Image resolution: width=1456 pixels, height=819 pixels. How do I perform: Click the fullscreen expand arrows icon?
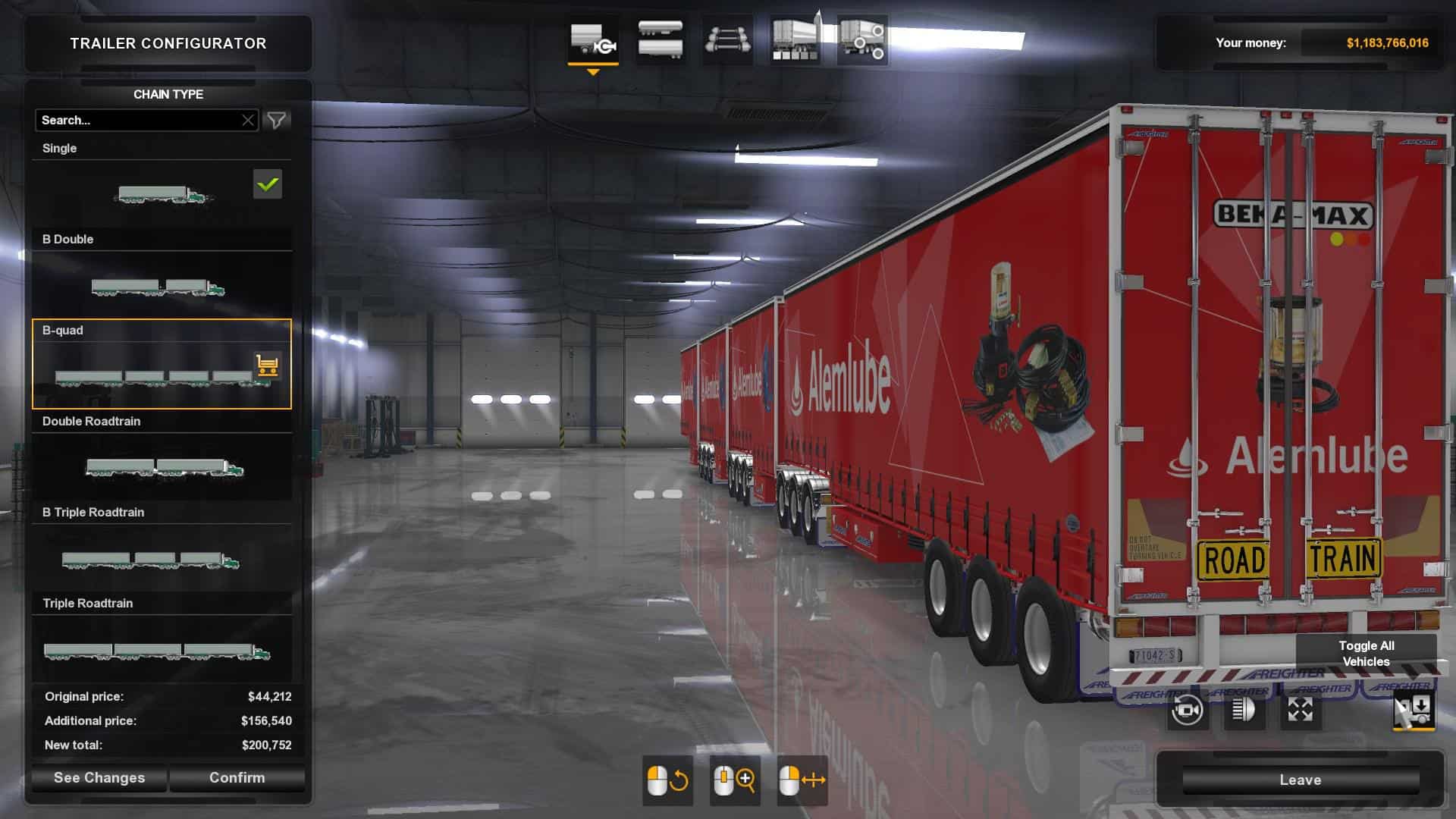pos(1300,711)
